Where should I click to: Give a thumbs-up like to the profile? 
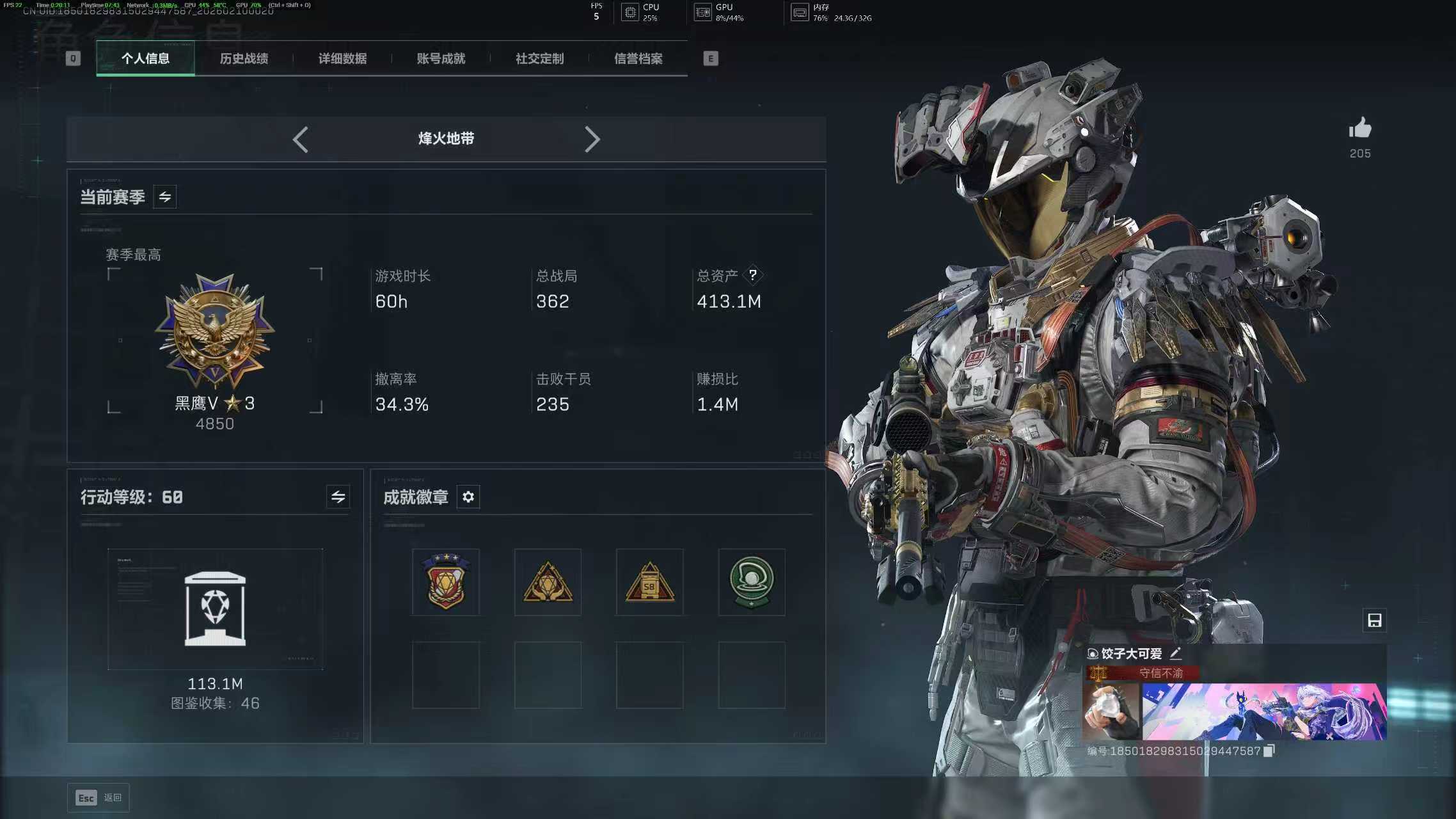pos(1360,129)
